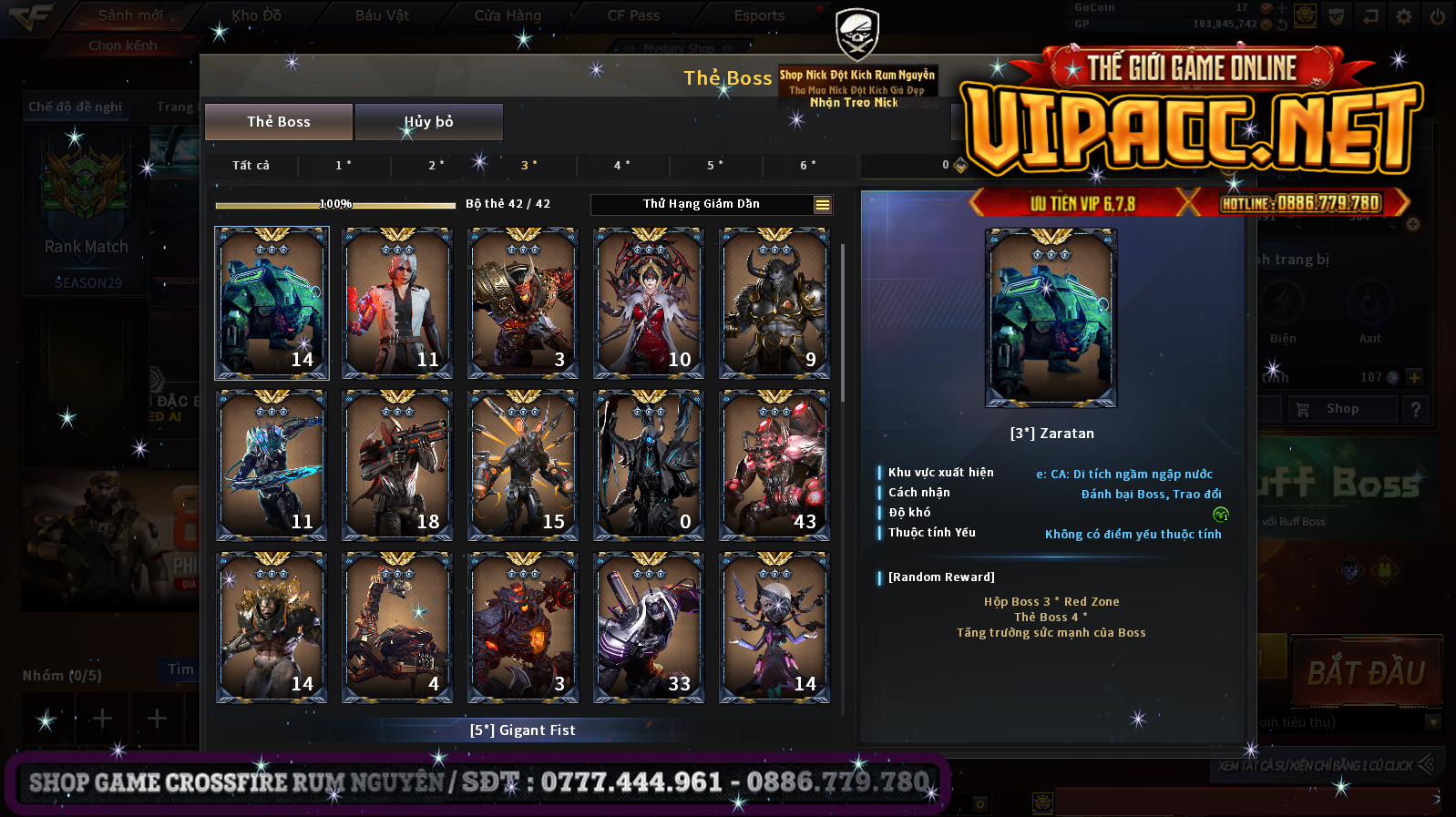Screen dimensions: 1456x817
Task: Pick the red-dress winged boss card showing 10
Action: tap(649, 303)
